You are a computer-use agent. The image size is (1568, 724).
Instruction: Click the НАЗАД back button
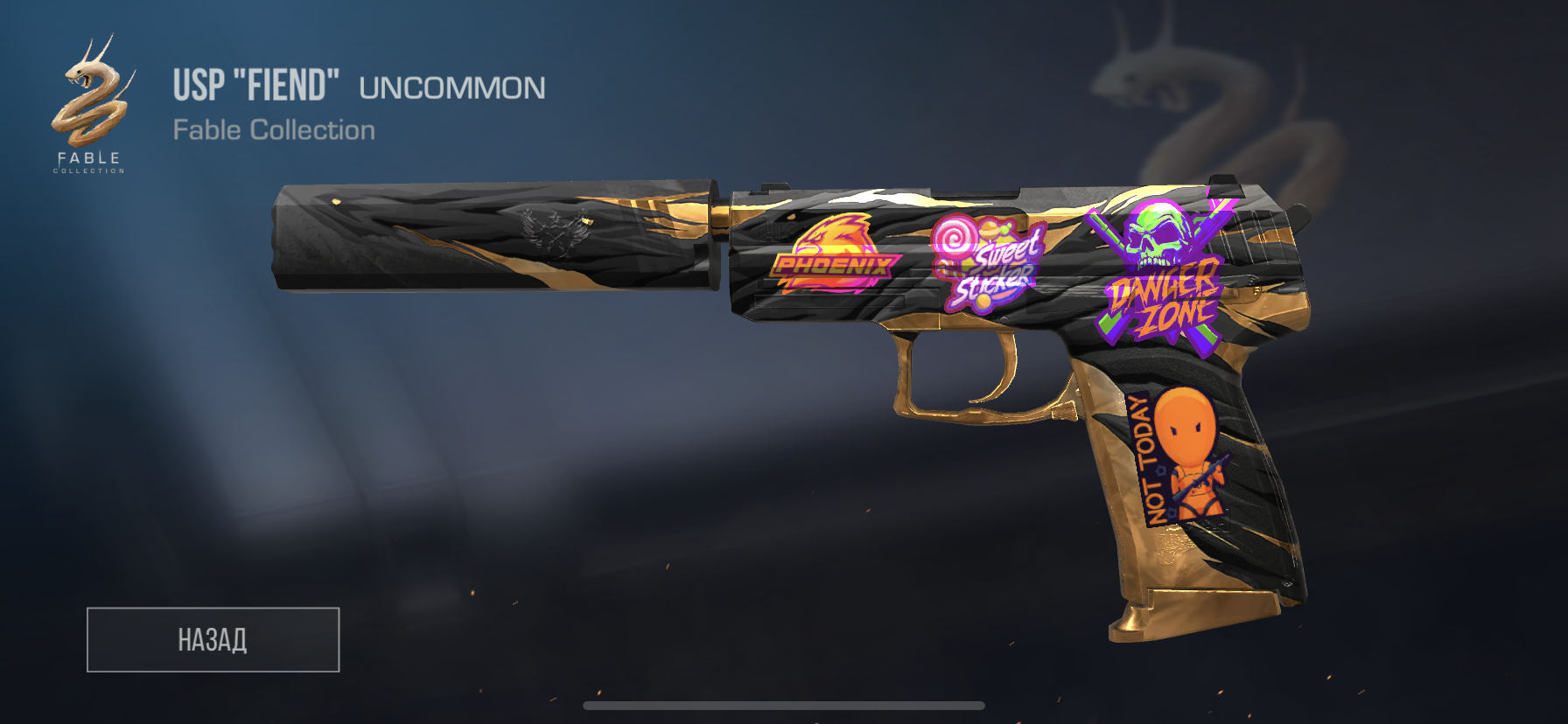213,639
